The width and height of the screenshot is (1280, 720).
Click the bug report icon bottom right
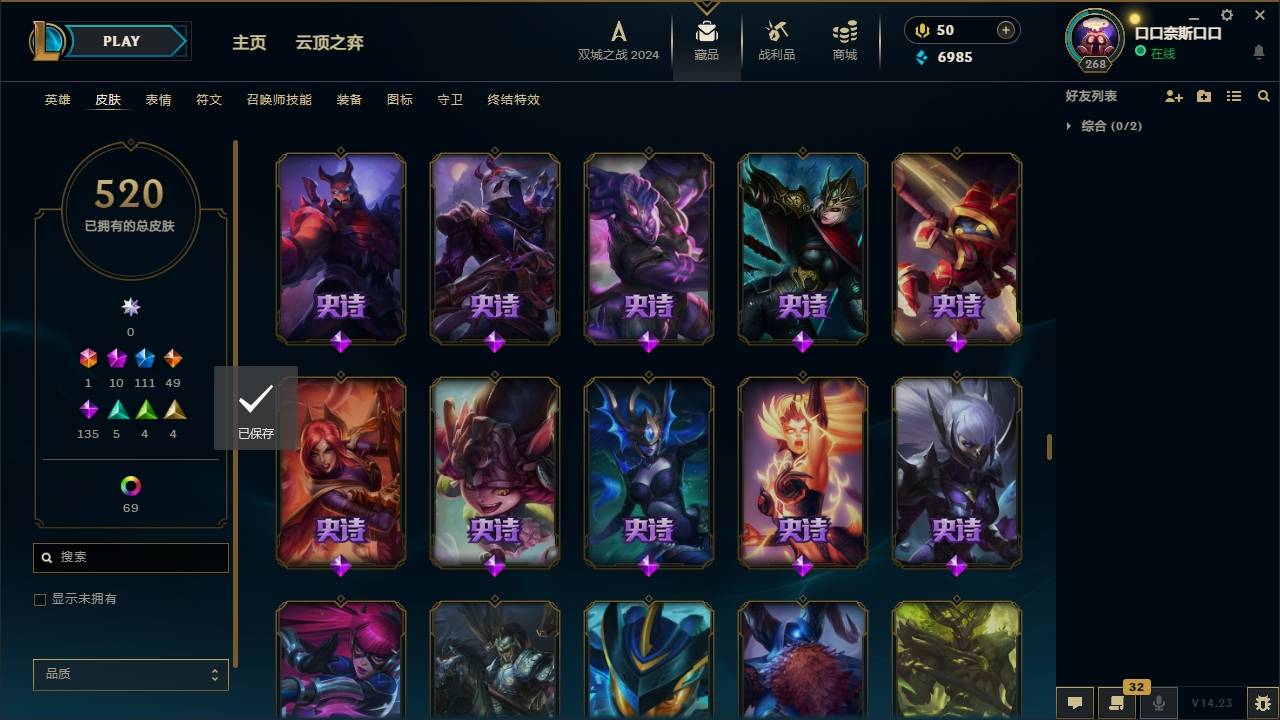(x=1261, y=704)
